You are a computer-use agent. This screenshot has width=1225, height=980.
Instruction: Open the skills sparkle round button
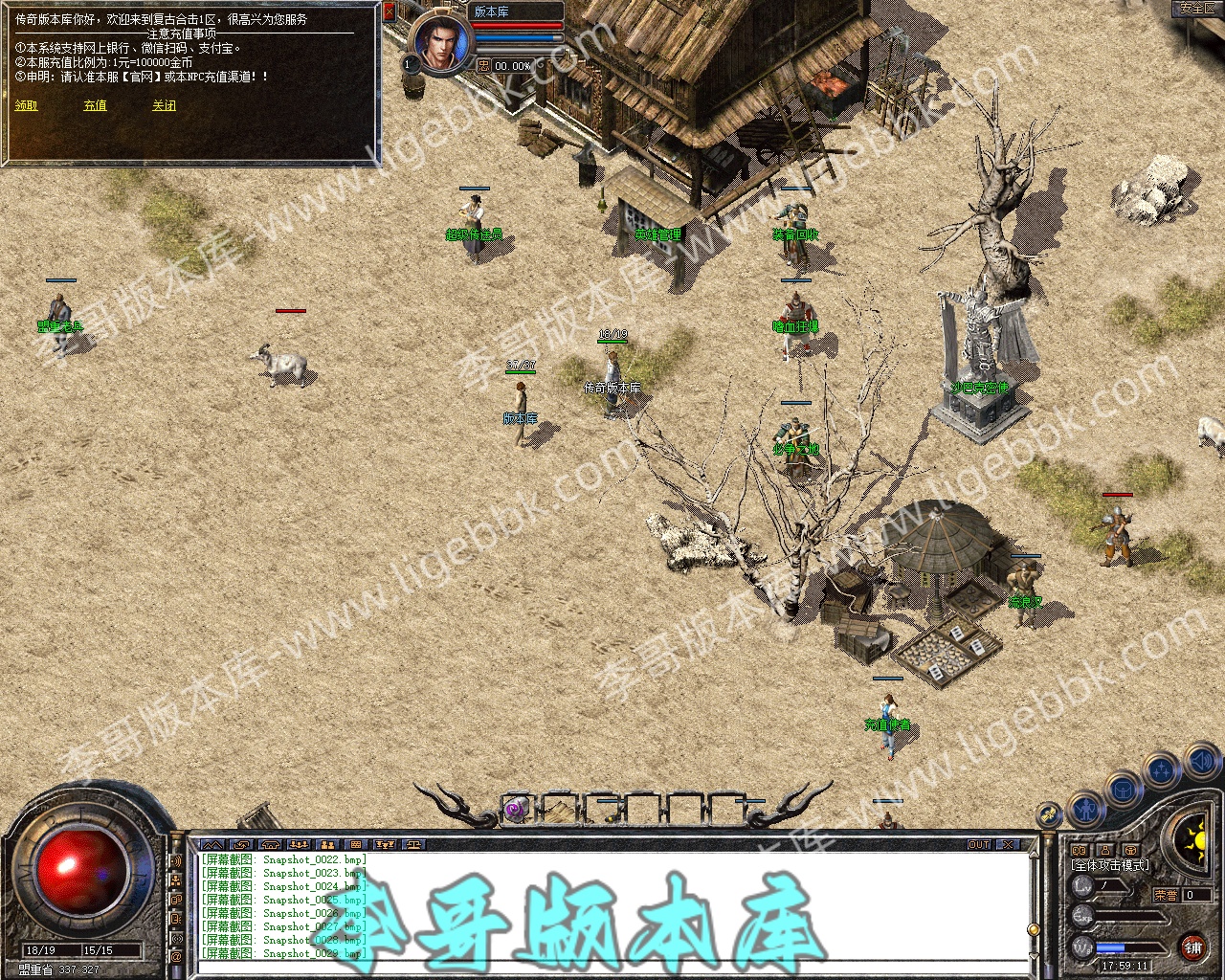pyautogui.click(x=1162, y=768)
